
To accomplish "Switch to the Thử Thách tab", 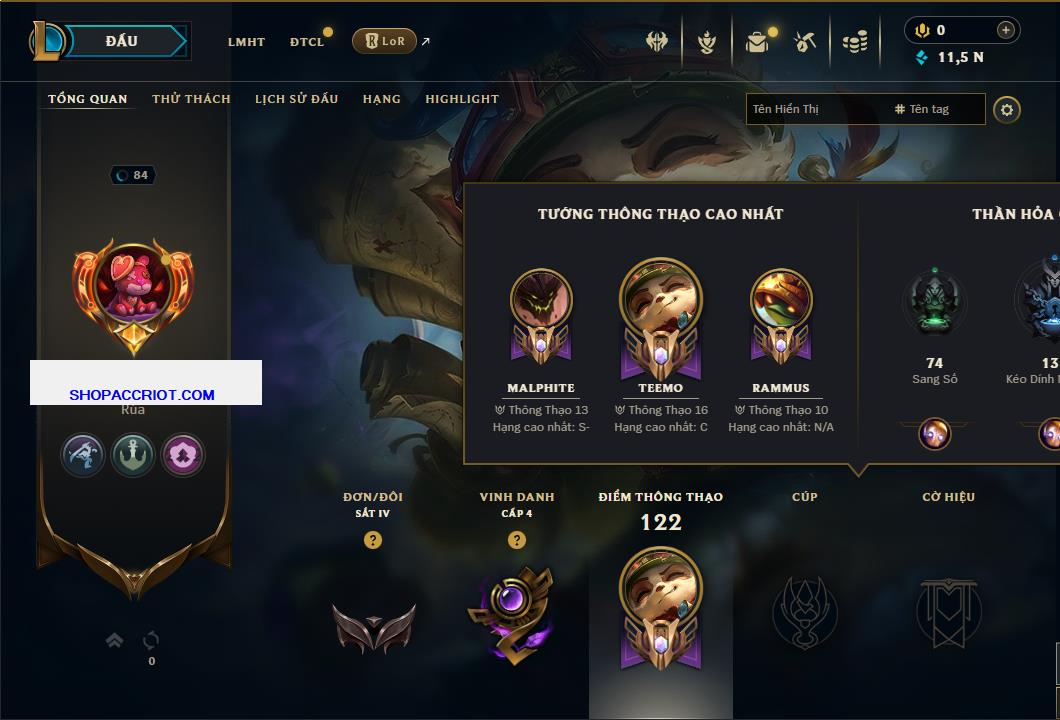I will (x=191, y=99).
